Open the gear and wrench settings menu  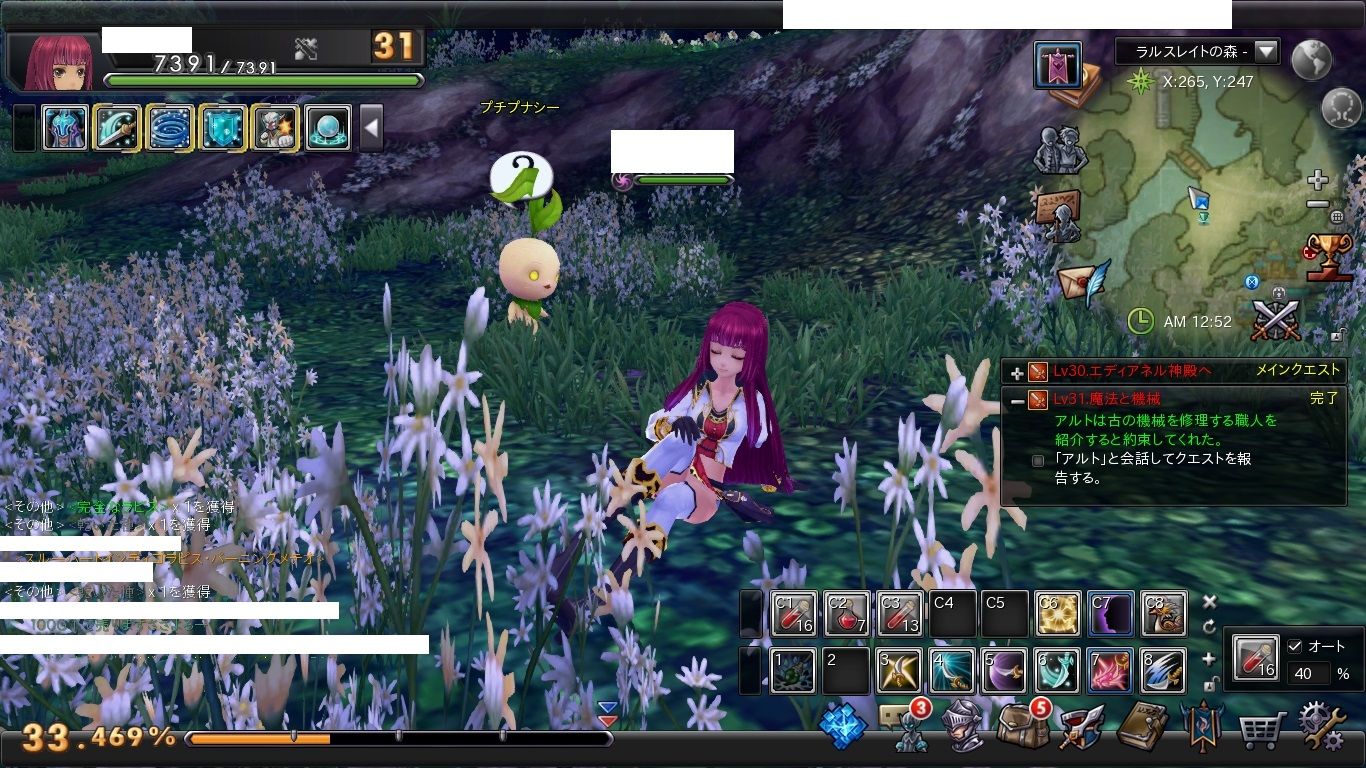[x=1322, y=727]
